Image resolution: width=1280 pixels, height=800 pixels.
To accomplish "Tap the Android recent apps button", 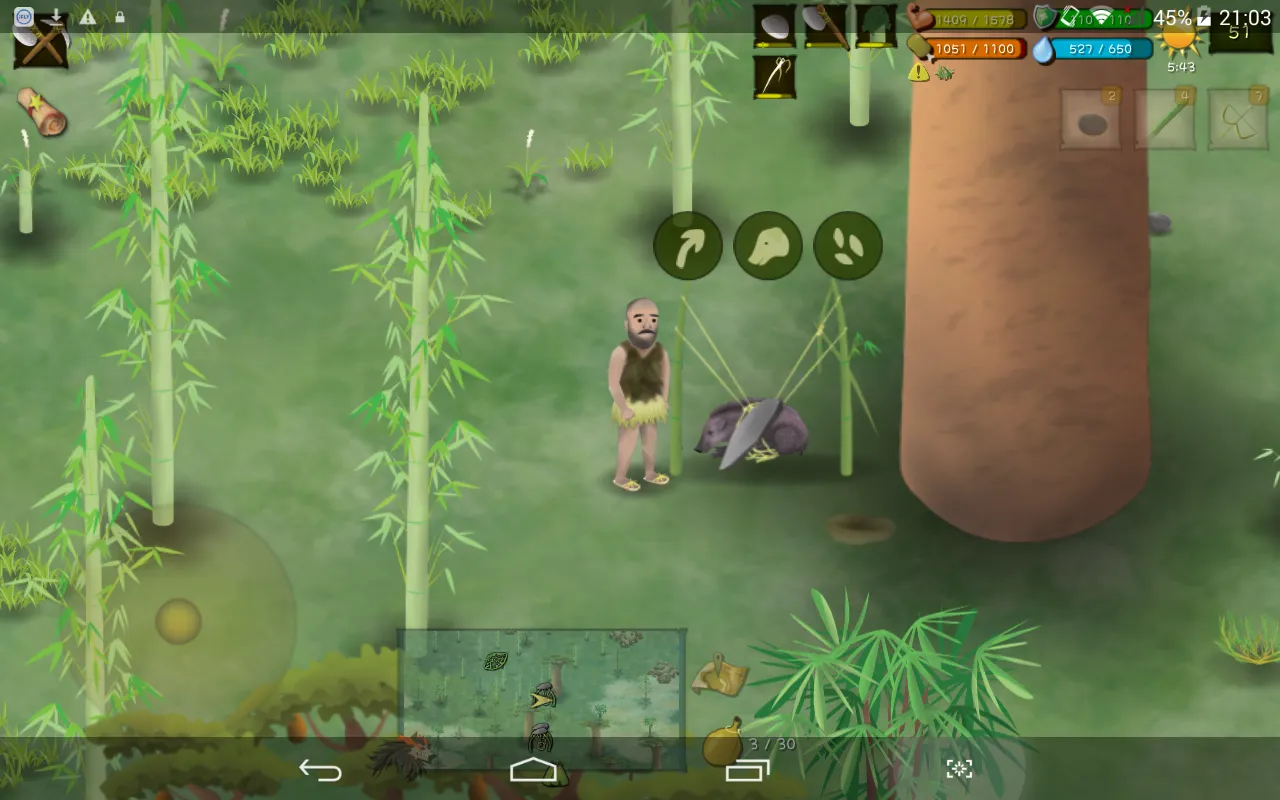I will [747, 769].
